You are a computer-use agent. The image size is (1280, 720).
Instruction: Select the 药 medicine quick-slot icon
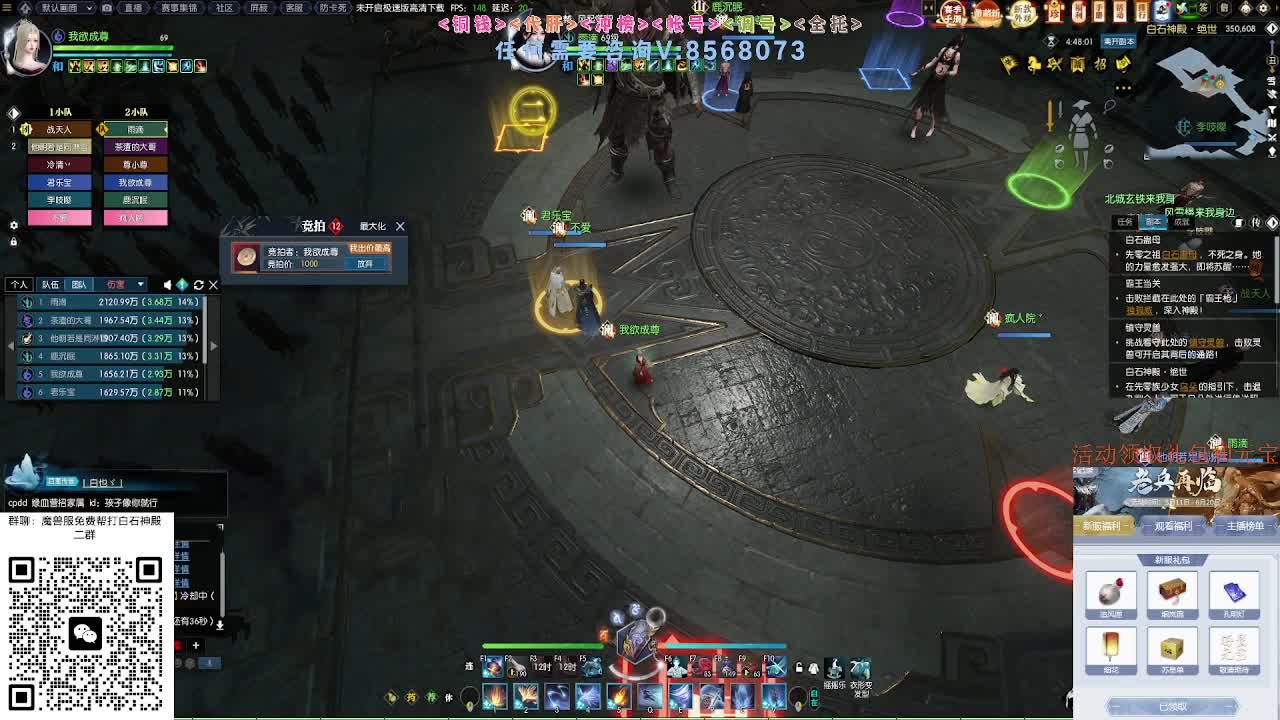click(411, 696)
